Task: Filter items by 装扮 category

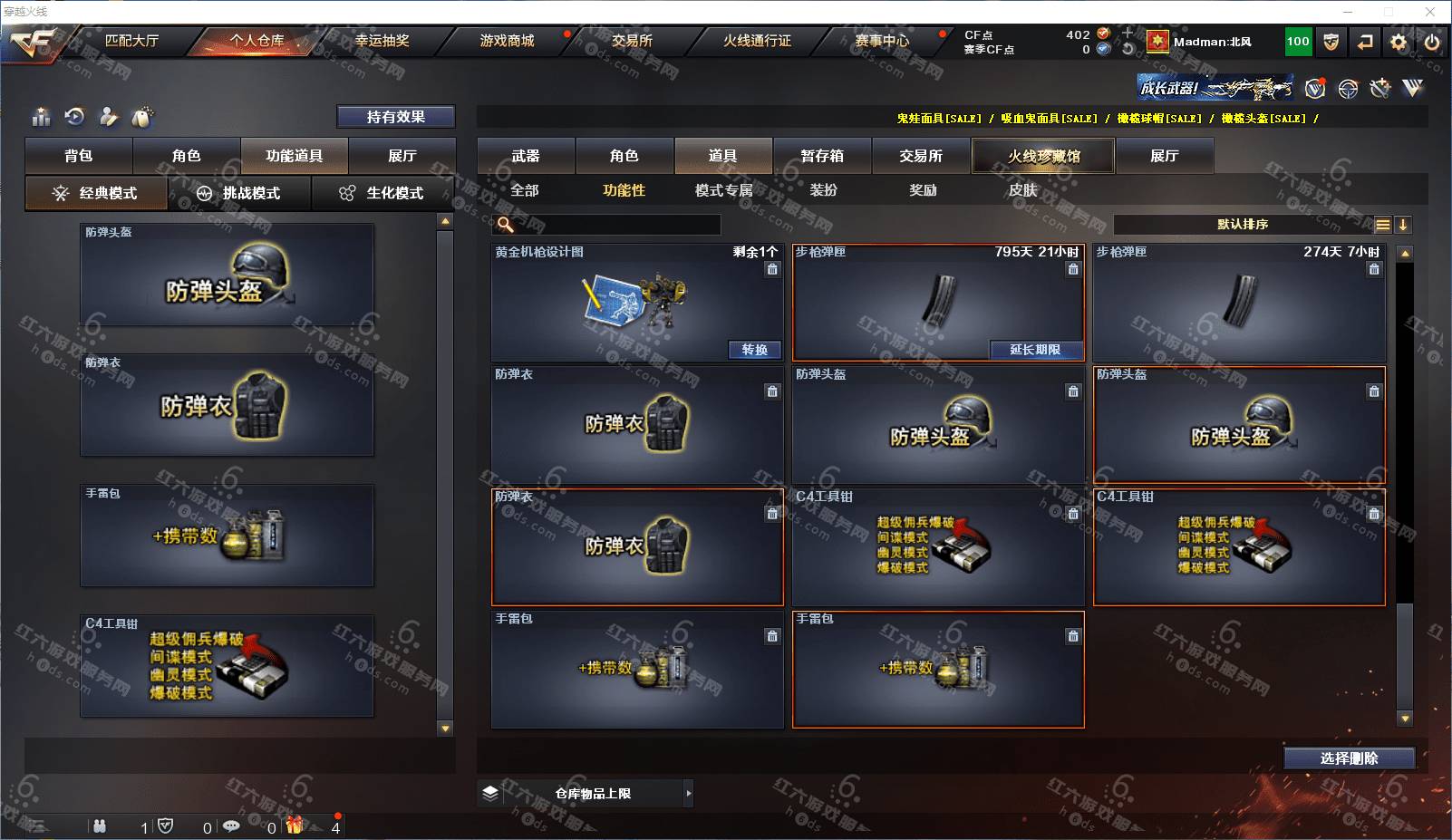Action: pyautogui.click(x=823, y=190)
